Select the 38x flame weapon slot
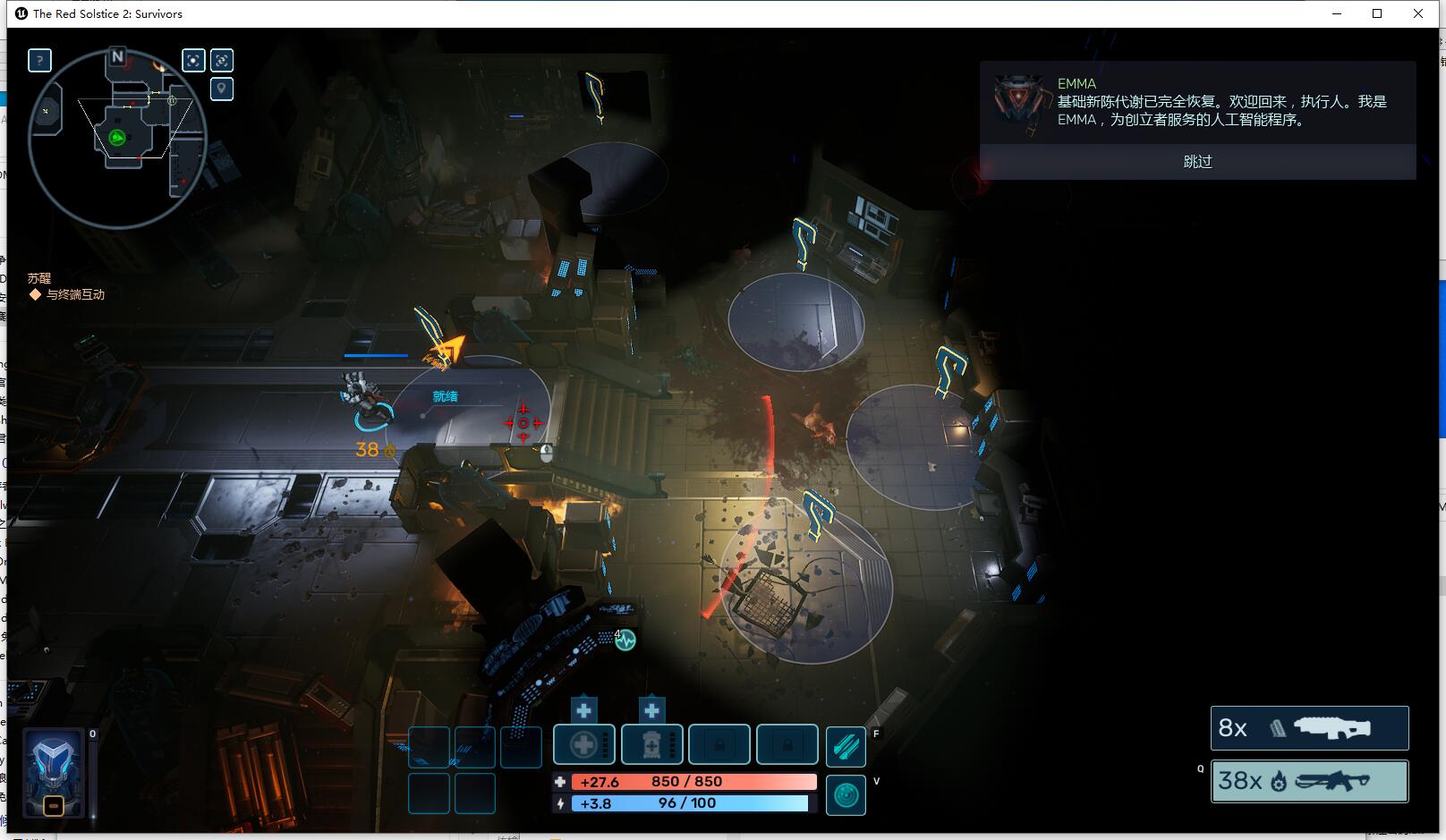Image resolution: width=1446 pixels, height=840 pixels. [x=1309, y=781]
